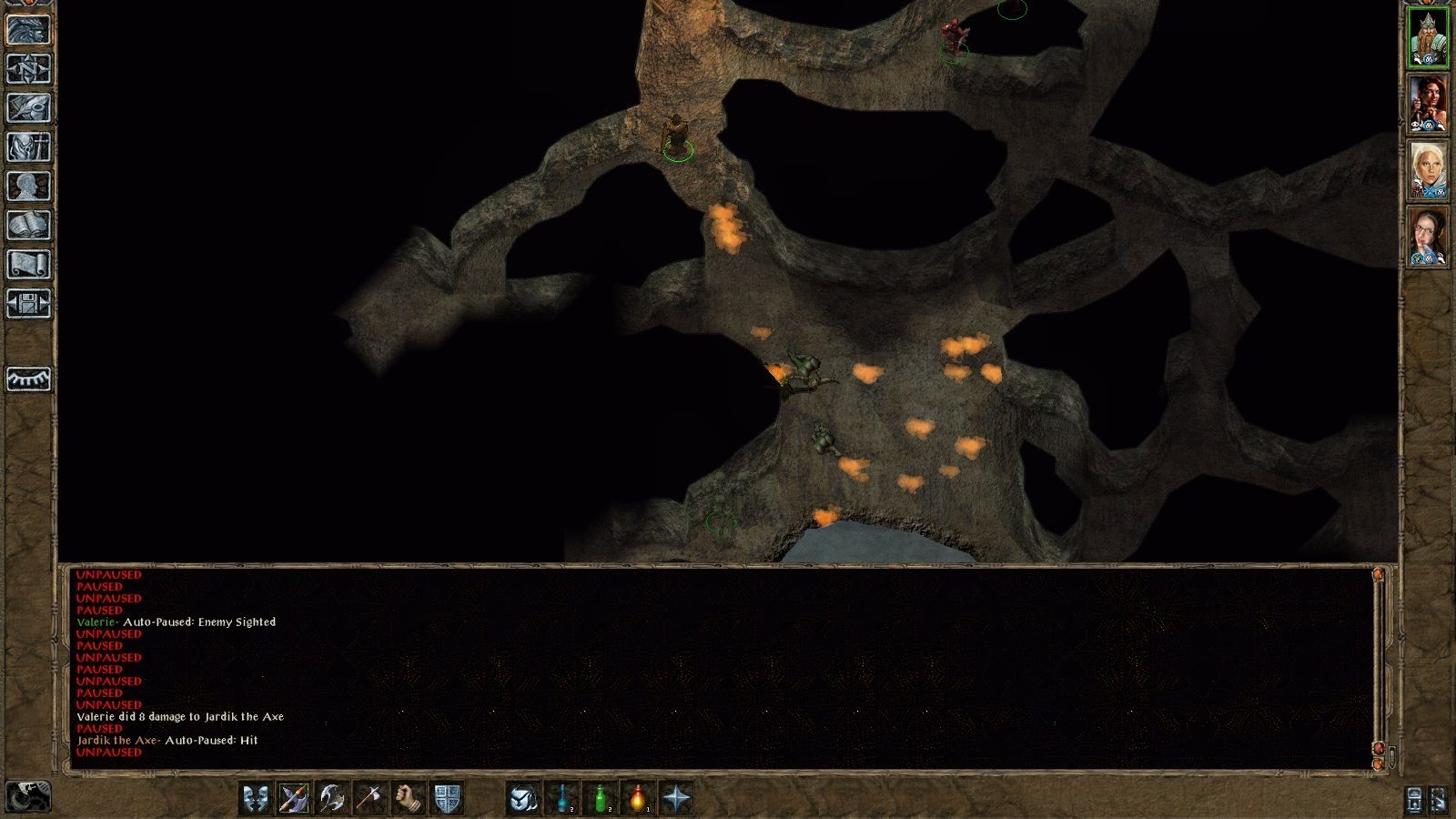Choose the bare fist attack slot
The height and width of the screenshot is (819, 1456).
(x=409, y=798)
